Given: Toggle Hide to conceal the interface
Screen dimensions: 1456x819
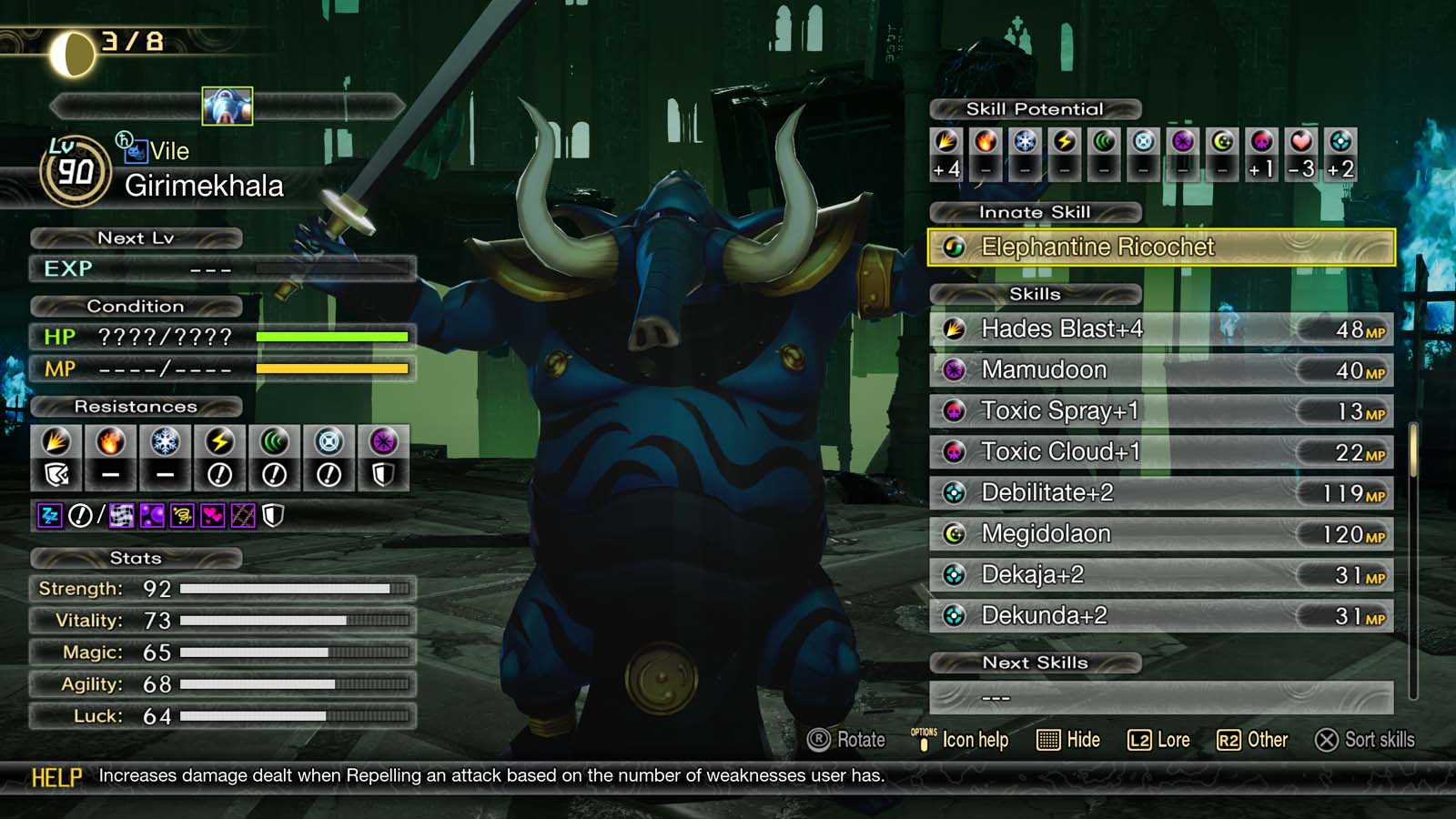Looking at the screenshot, I should click(1071, 740).
